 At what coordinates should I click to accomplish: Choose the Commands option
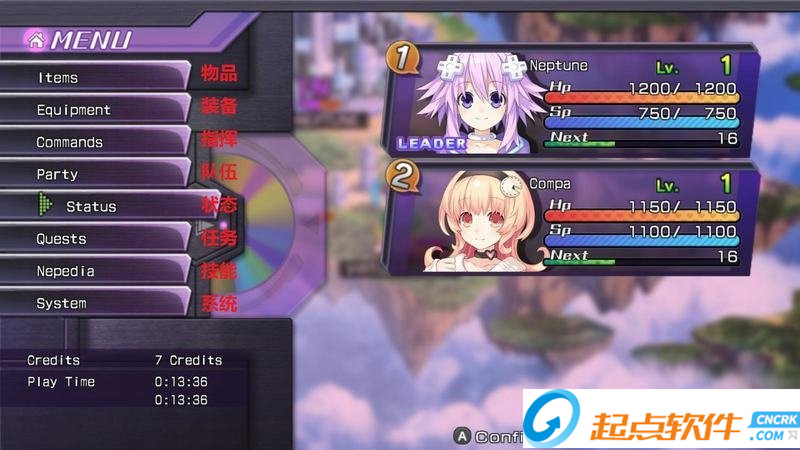pos(95,142)
